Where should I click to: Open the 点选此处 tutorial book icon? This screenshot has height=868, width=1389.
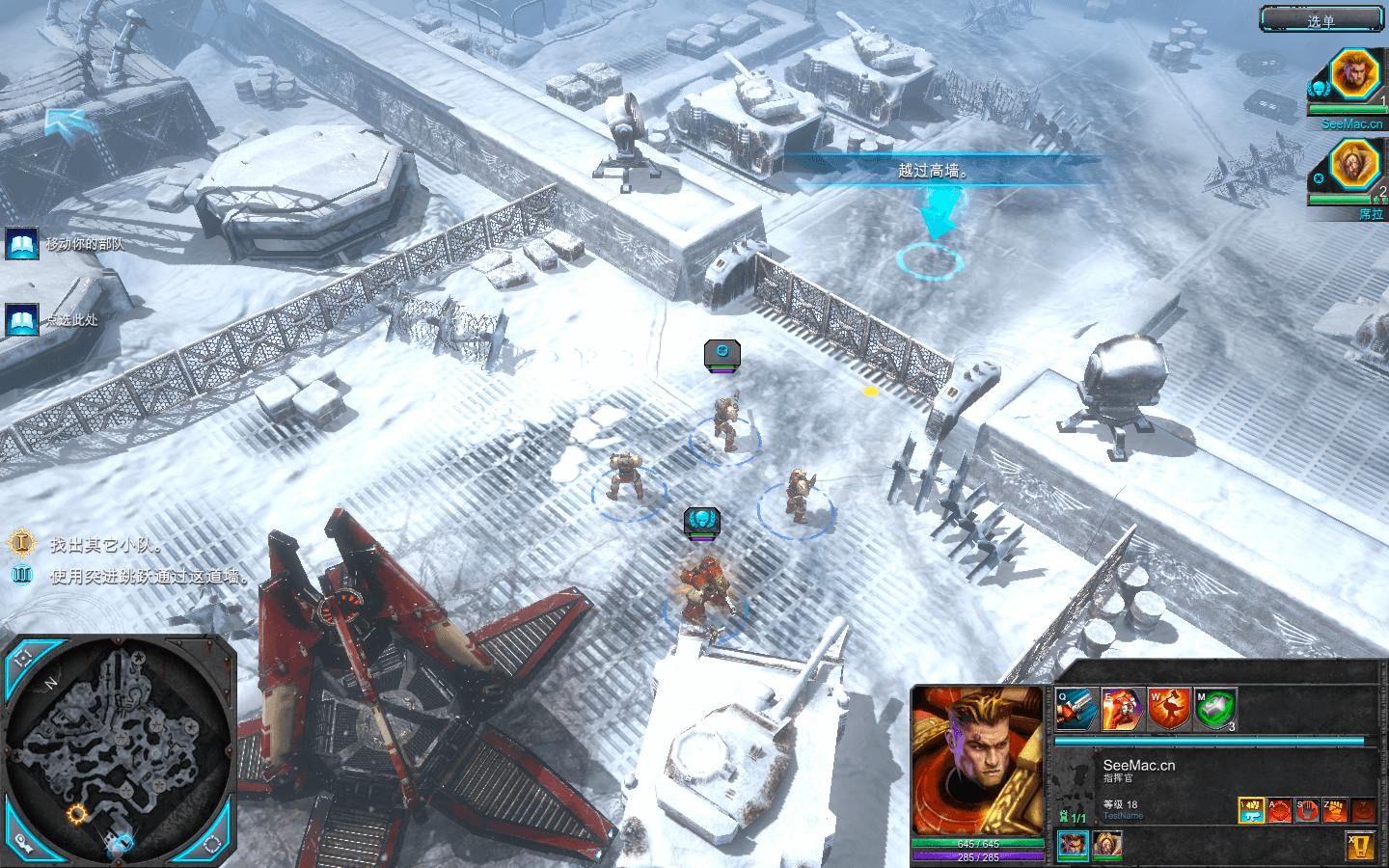click(21, 319)
